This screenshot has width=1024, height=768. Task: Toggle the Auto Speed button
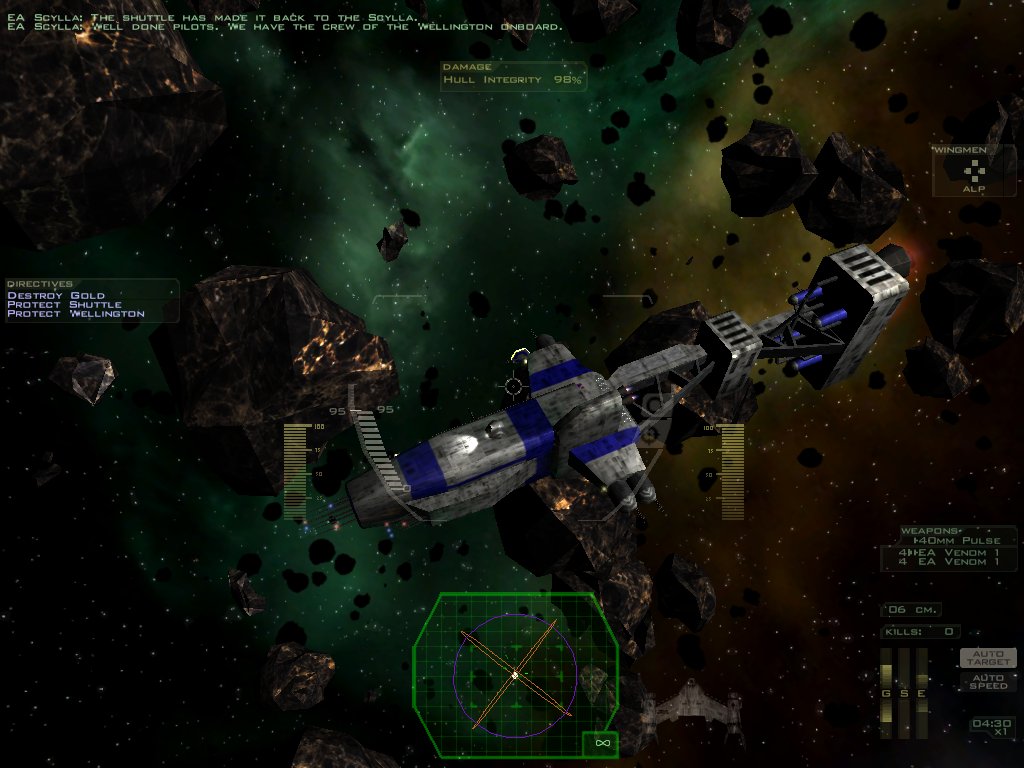tap(988, 681)
